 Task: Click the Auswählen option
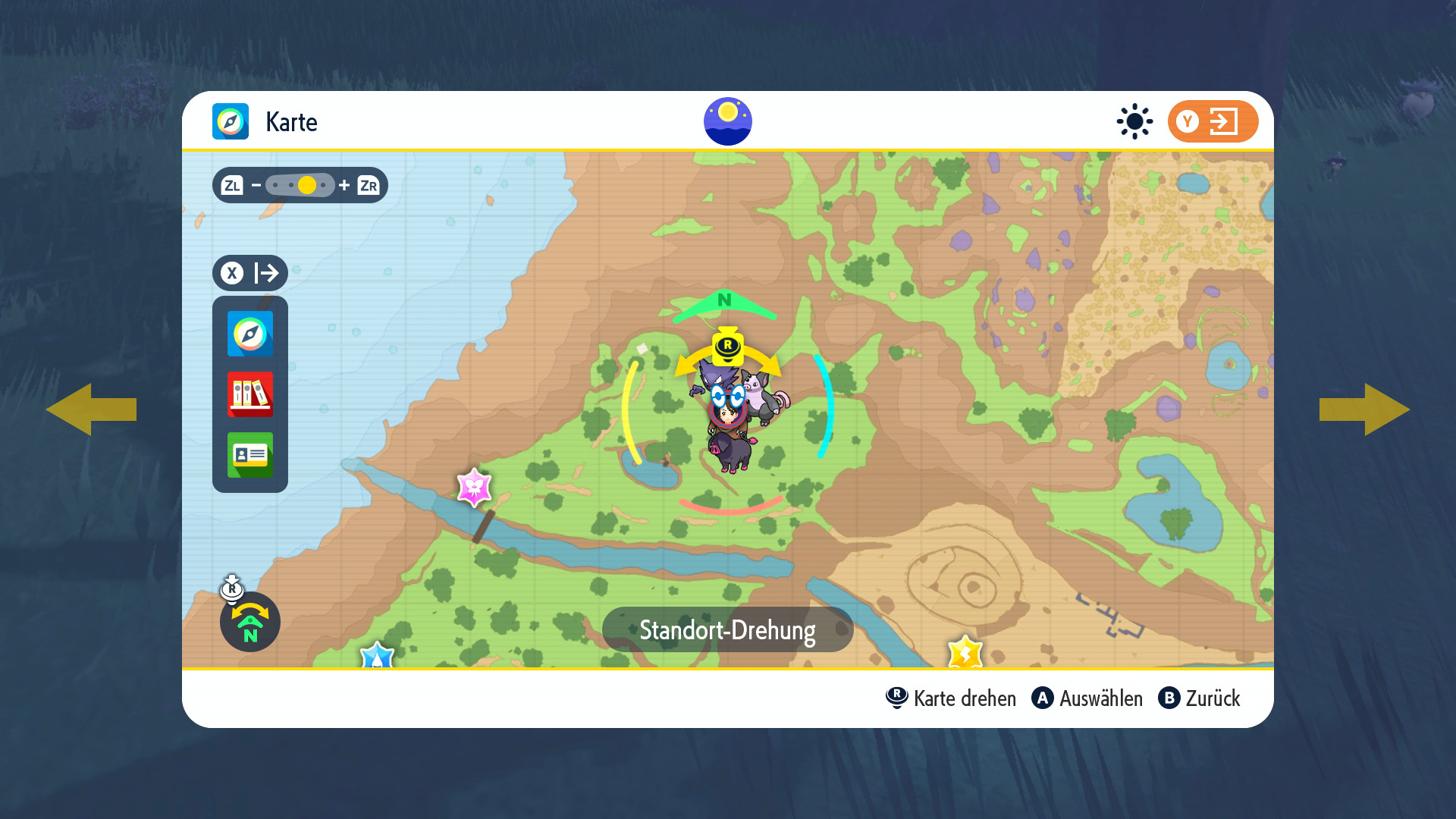tap(1087, 698)
